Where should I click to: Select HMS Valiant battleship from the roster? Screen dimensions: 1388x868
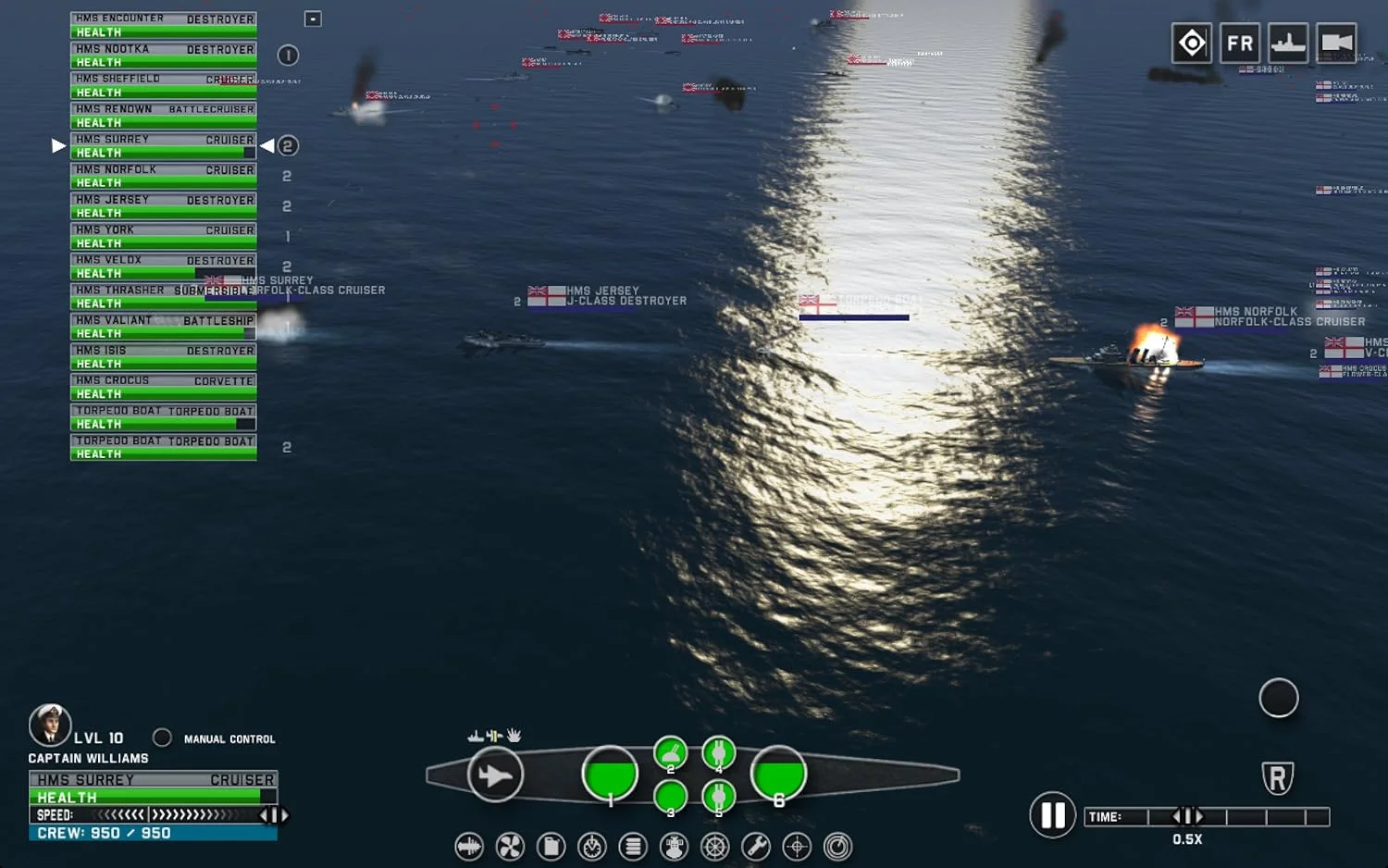pos(164,327)
